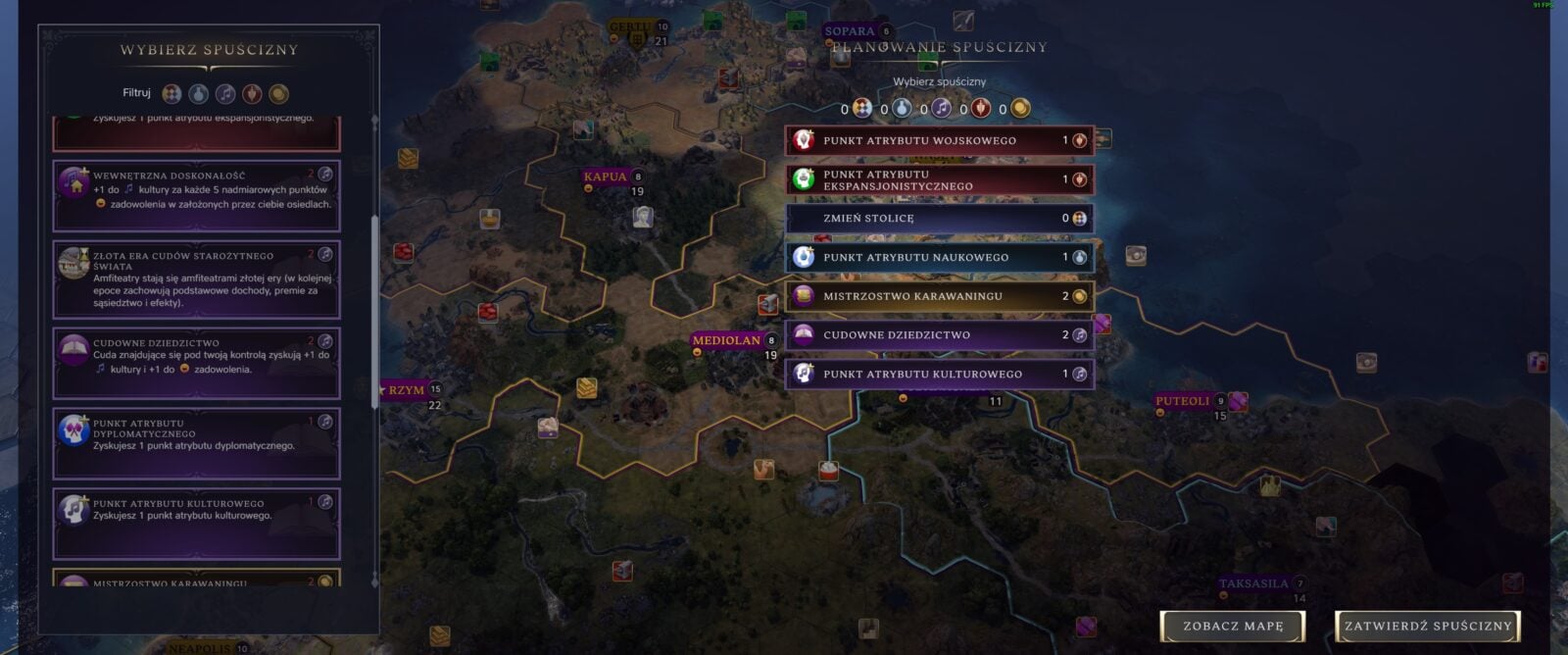The height and width of the screenshot is (655, 1568).
Task: Select Złota Era Cudów Starożytnego Świata card
Action: click(x=196, y=279)
